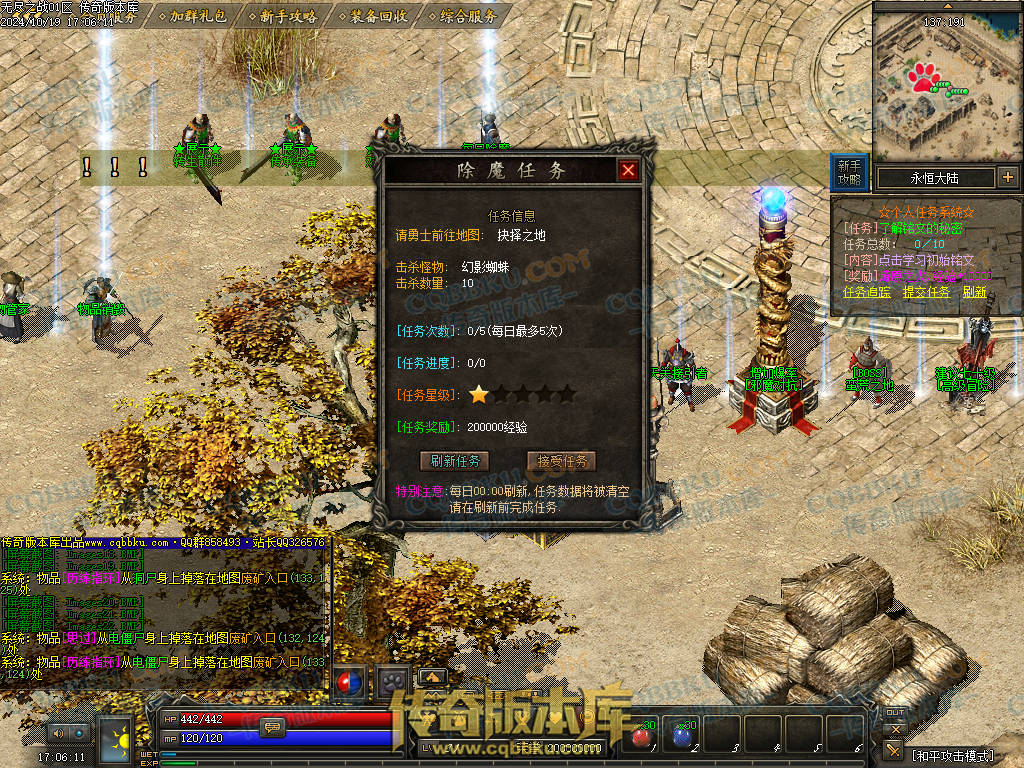Open the minimap view
The height and width of the screenshot is (768, 1024).
943,85
